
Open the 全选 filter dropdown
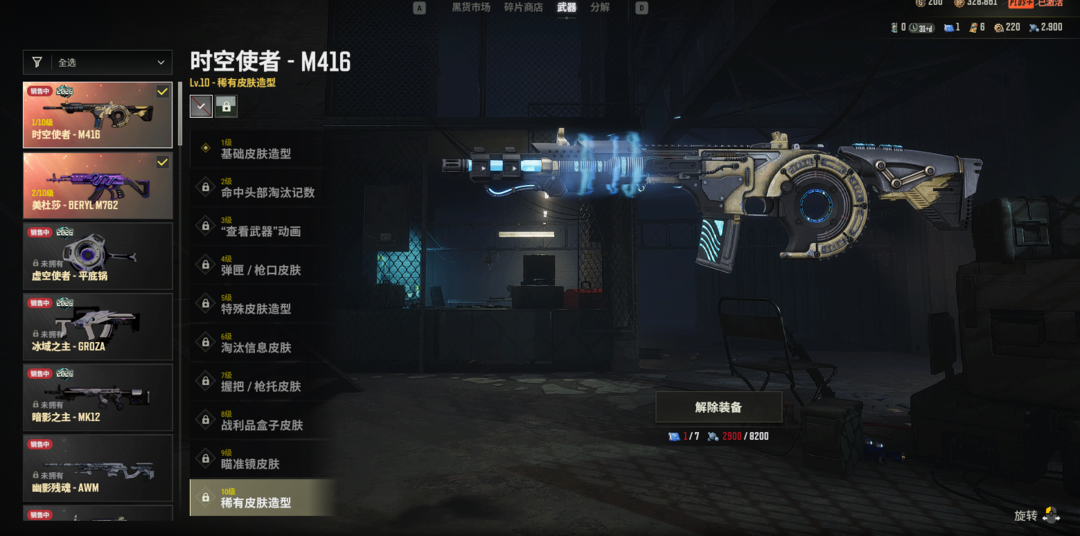pyautogui.click(x=97, y=62)
